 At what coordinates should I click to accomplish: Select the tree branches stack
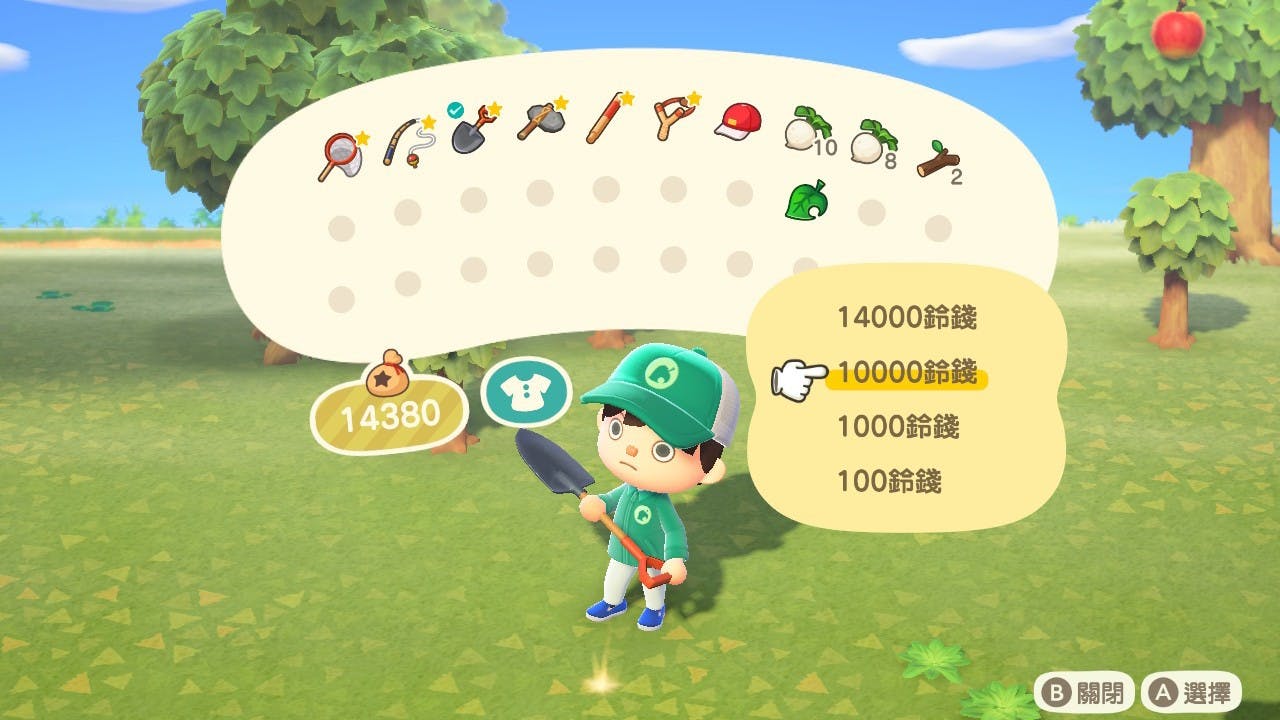(x=937, y=159)
